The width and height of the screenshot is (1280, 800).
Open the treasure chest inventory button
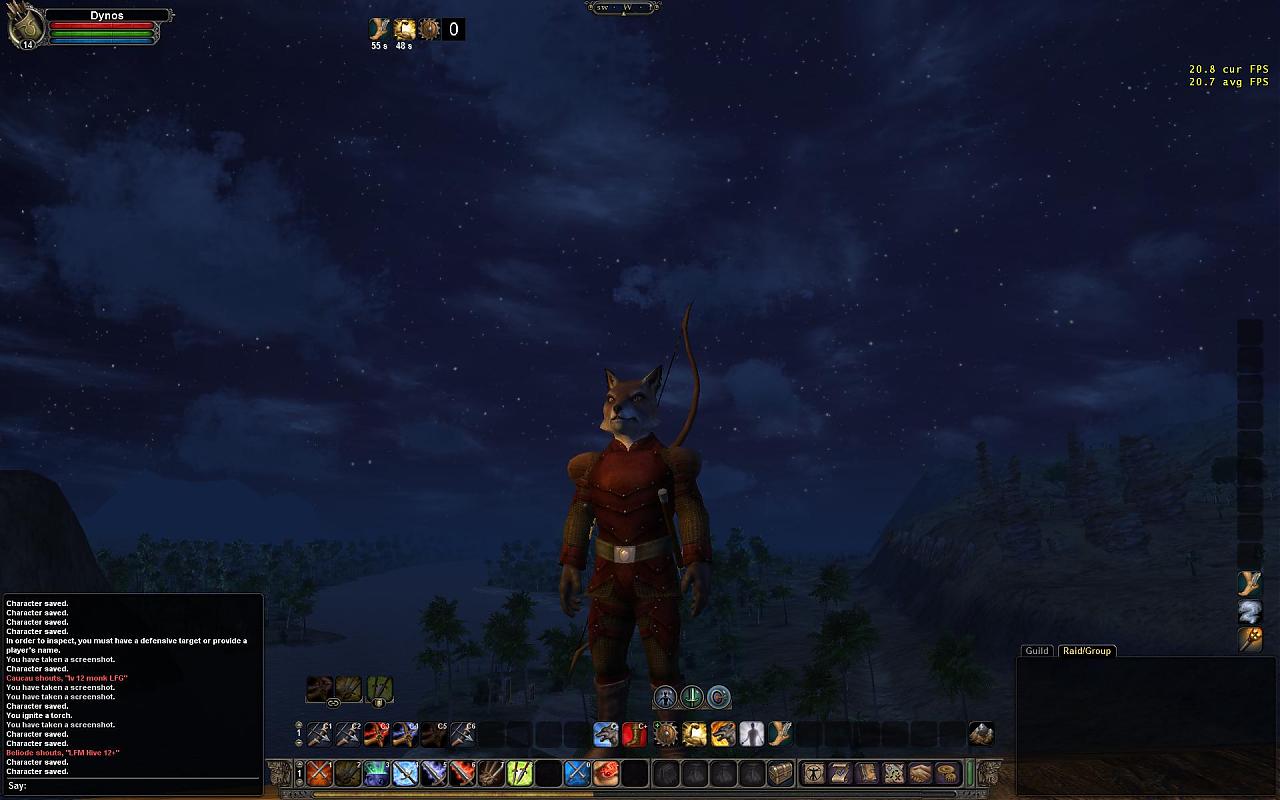click(x=780, y=773)
